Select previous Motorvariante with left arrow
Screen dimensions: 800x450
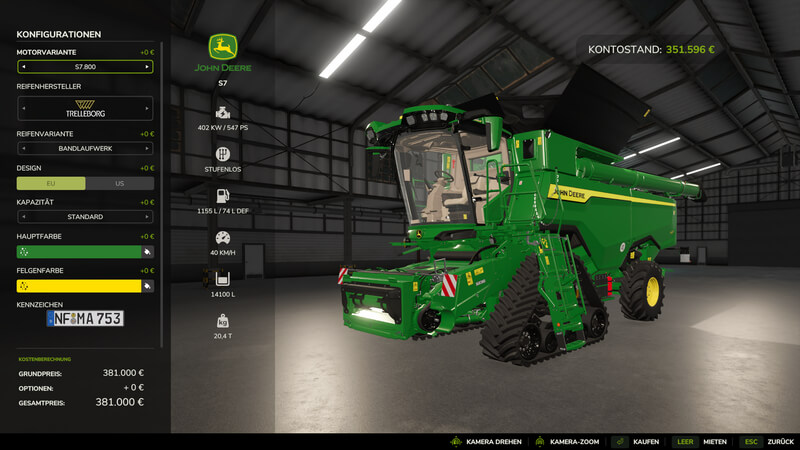[23, 67]
